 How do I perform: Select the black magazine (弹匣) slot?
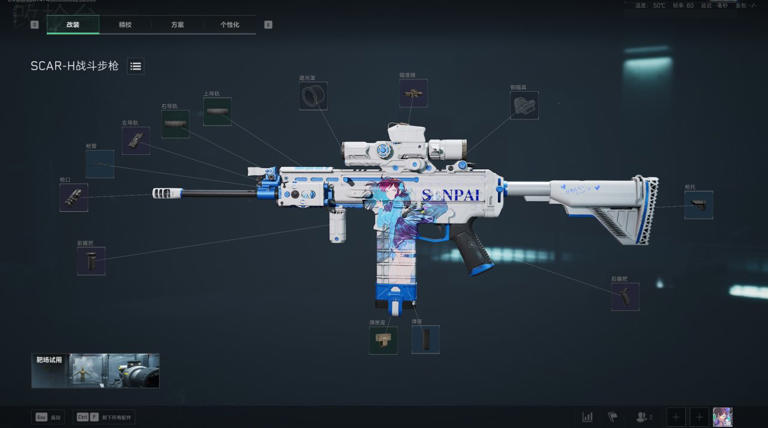coord(425,339)
